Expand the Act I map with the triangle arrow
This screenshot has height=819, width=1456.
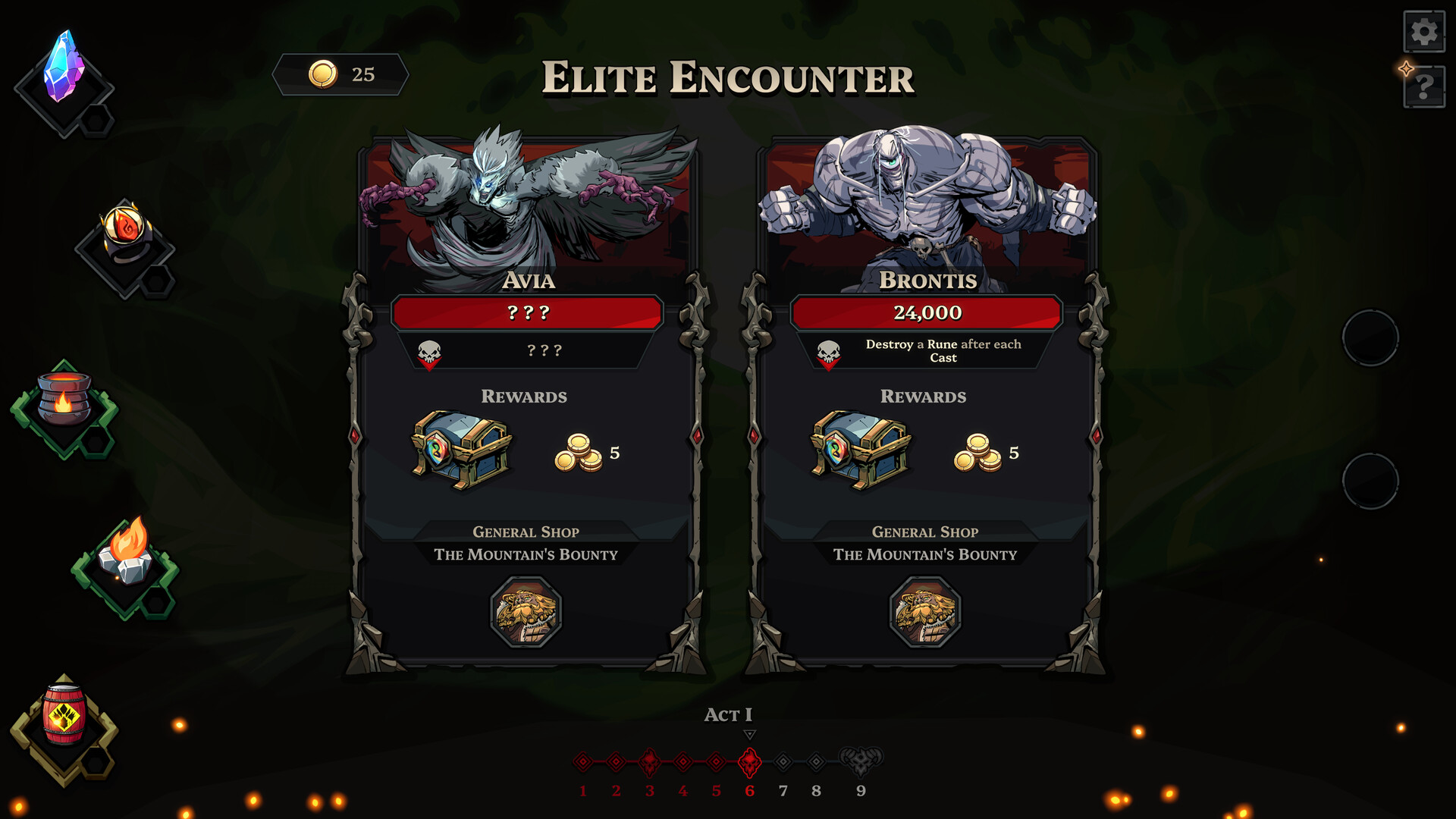pyautogui.click(x=749, y=734)
